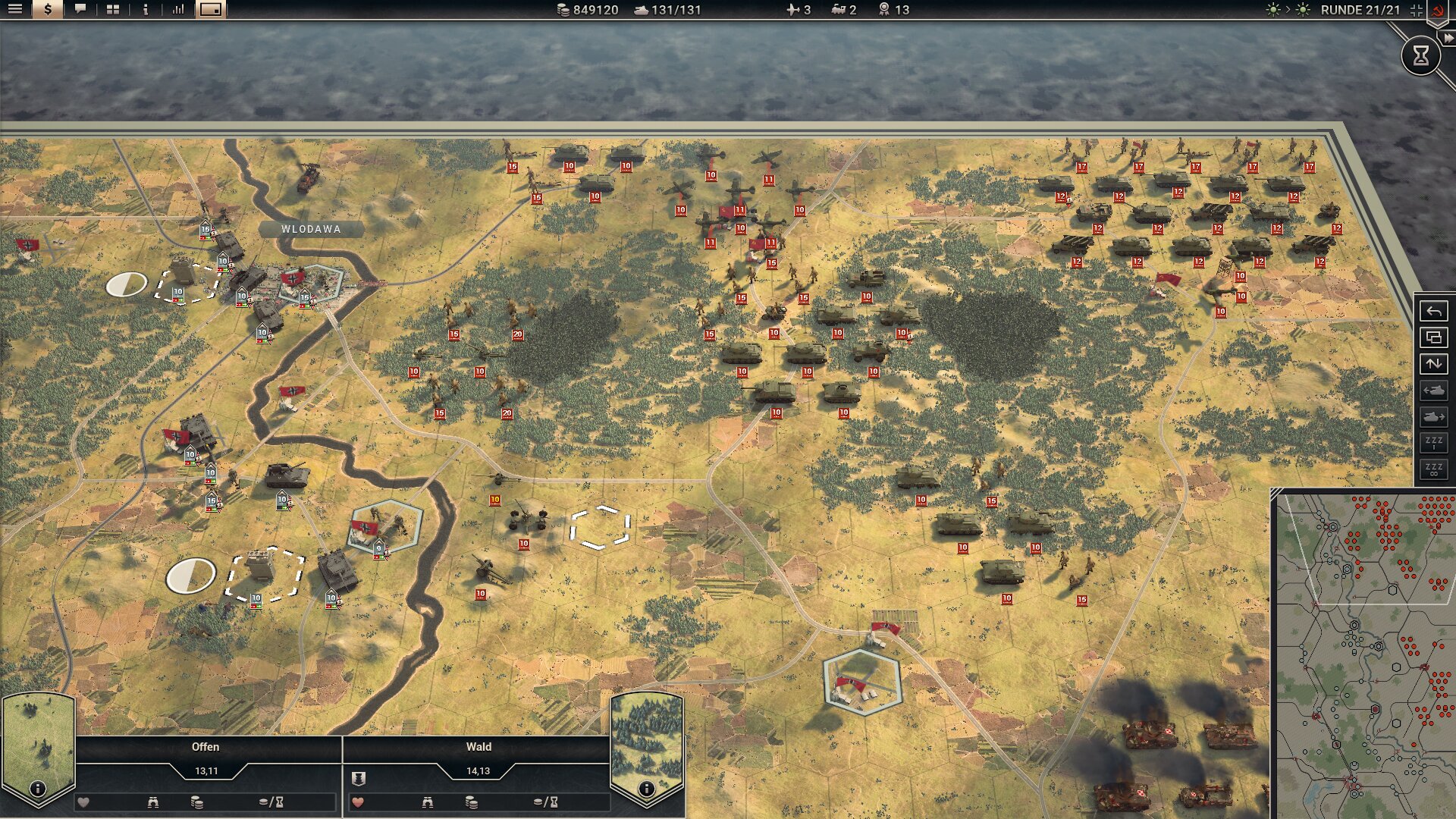1456x819 pixels.
Task: Select previous unit with left tank arrow
Action: 1433,391
